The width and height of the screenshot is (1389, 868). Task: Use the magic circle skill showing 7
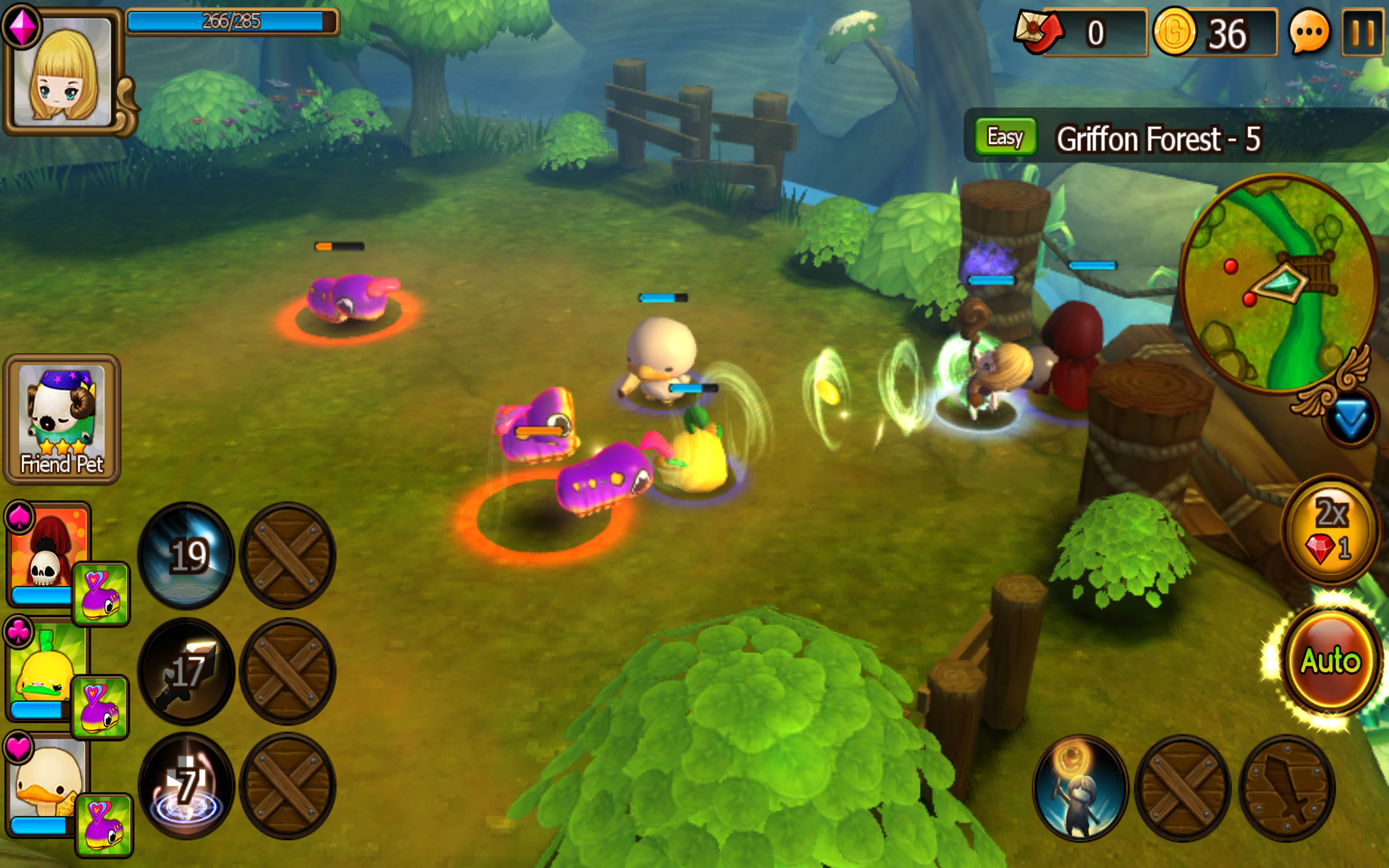187,786
